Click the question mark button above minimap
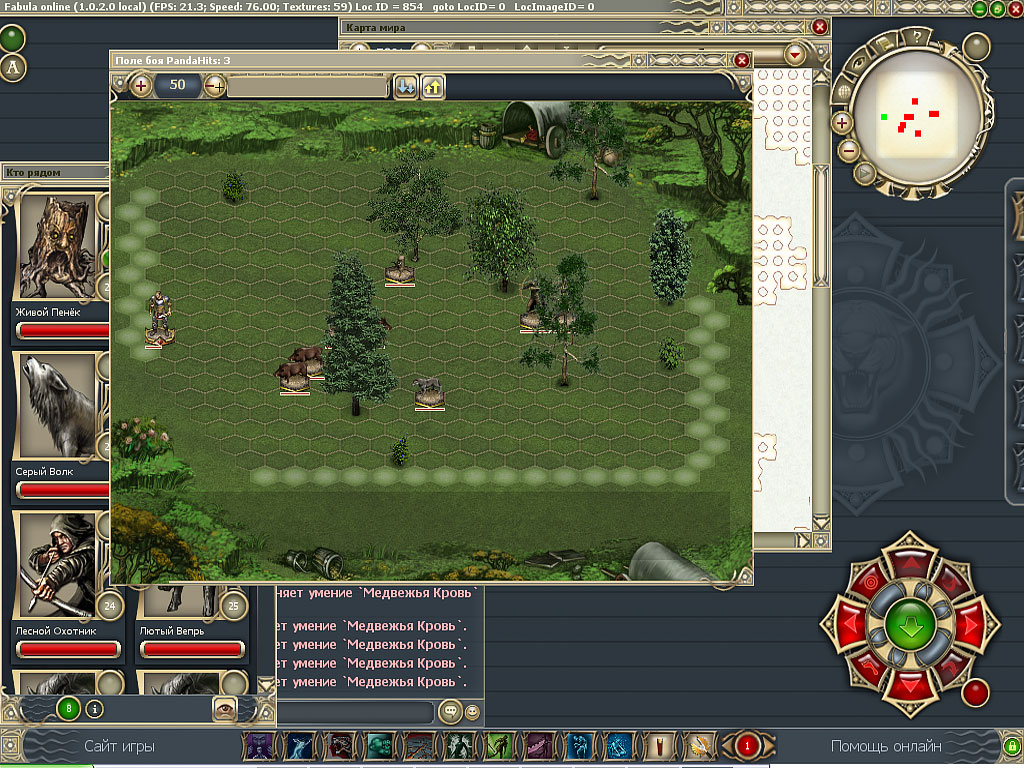This screenshot has width=1024, height=768. 915,37
